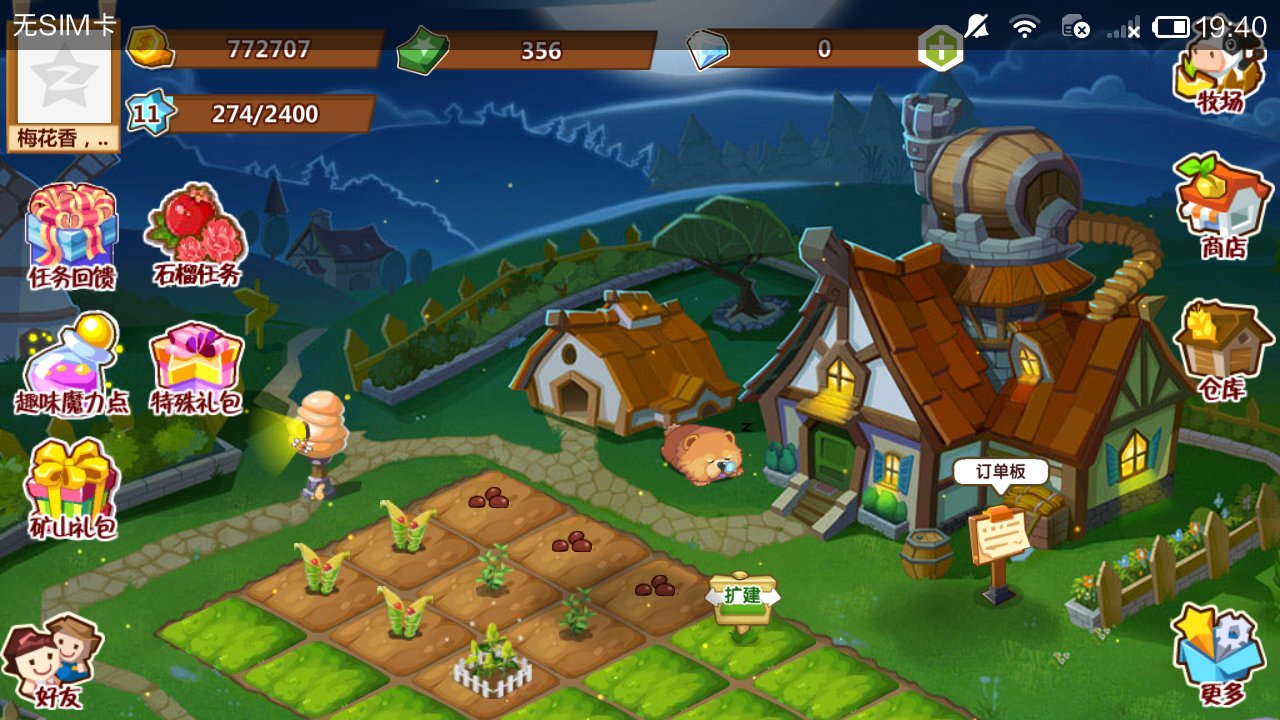The height and width of the screenshot is (720, 1280).
Task: Open the 特殊礼包 special gift pack
Action: coord(196,367)
